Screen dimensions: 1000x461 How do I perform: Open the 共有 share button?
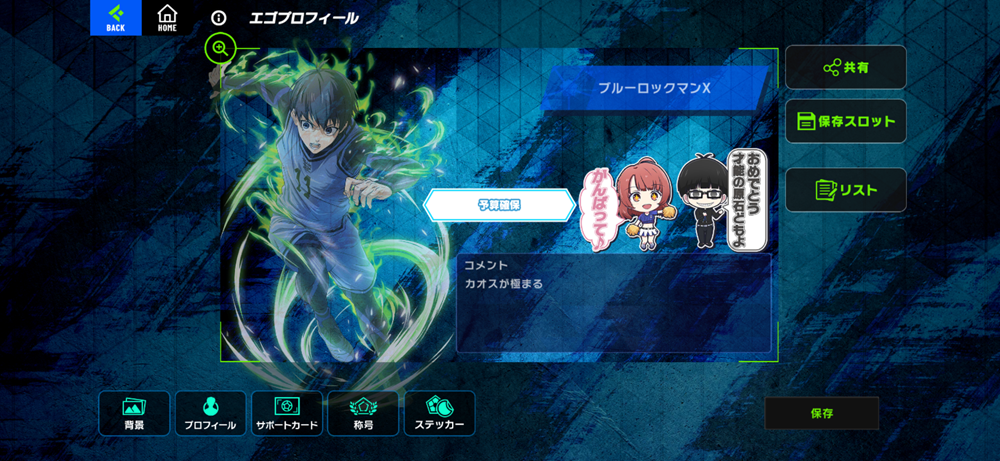(x=845, y=67)
